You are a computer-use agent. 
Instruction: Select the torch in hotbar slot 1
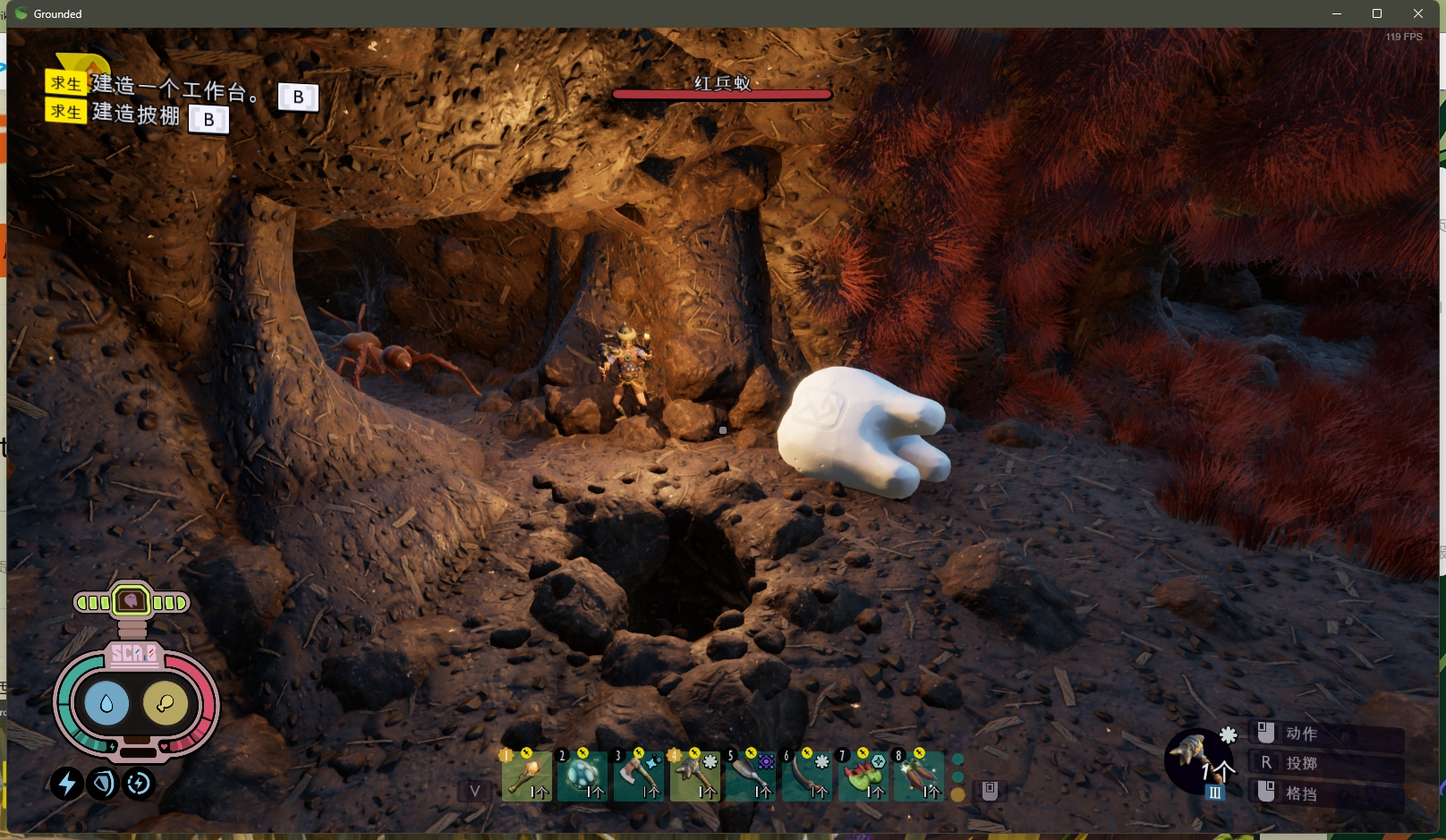coord(526,775)
